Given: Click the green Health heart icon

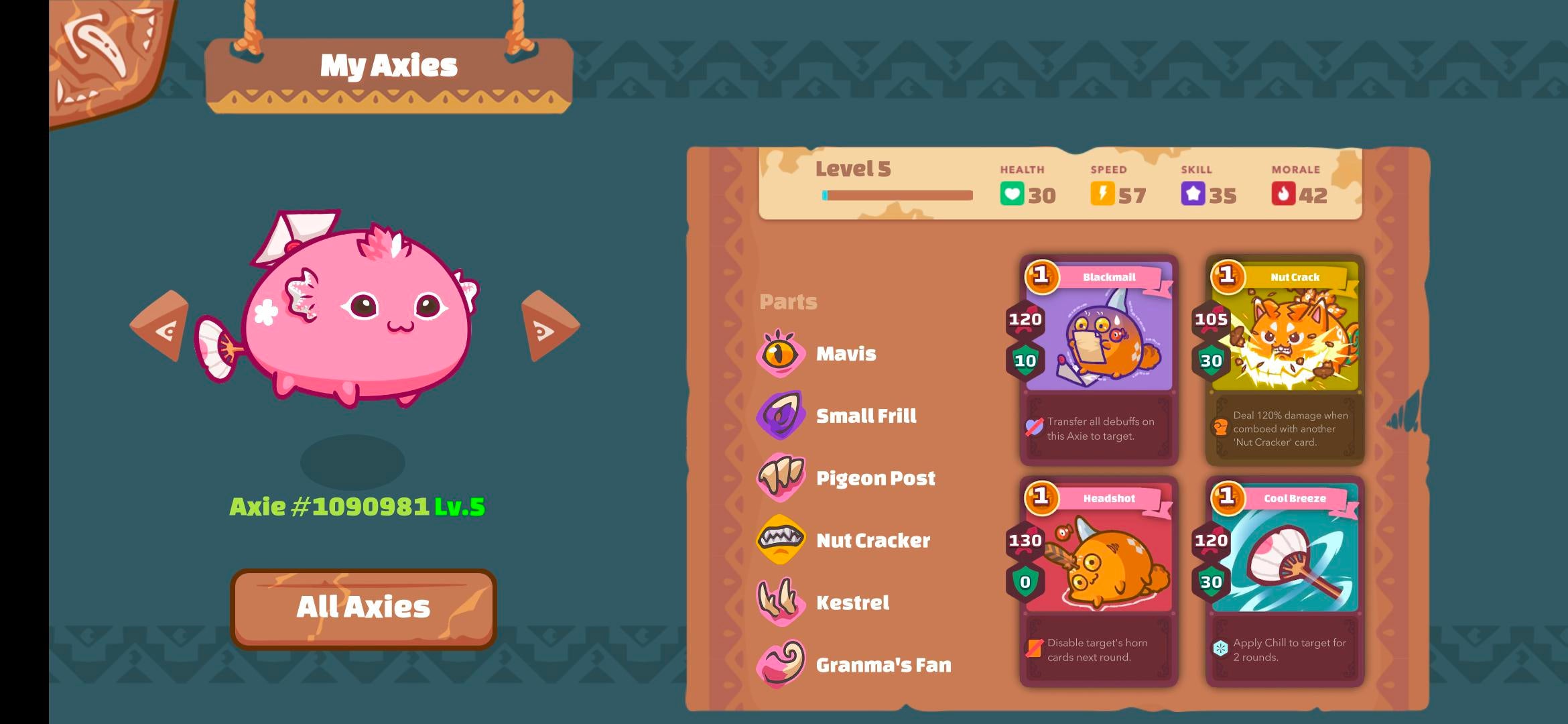Looking at the screenshot, I should coord(1012,194).
